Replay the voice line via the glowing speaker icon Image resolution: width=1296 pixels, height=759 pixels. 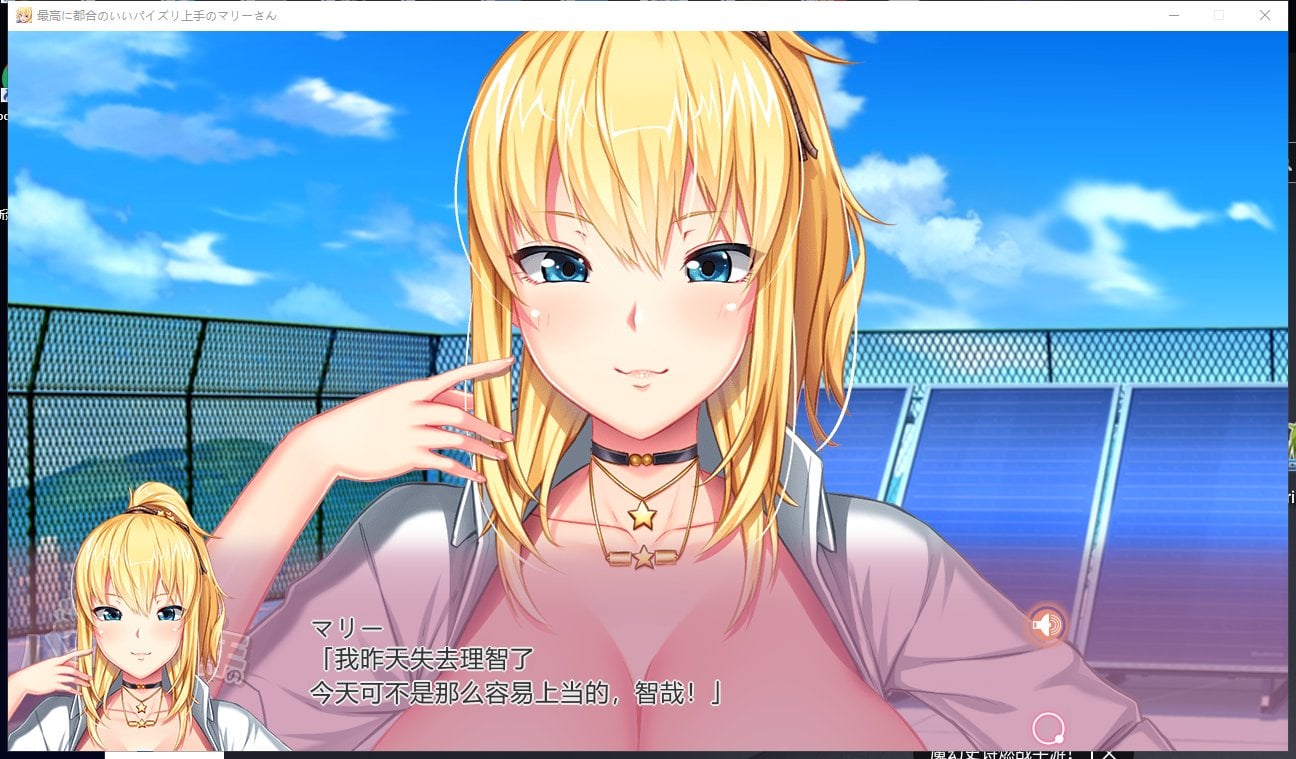click(1046, 625)
